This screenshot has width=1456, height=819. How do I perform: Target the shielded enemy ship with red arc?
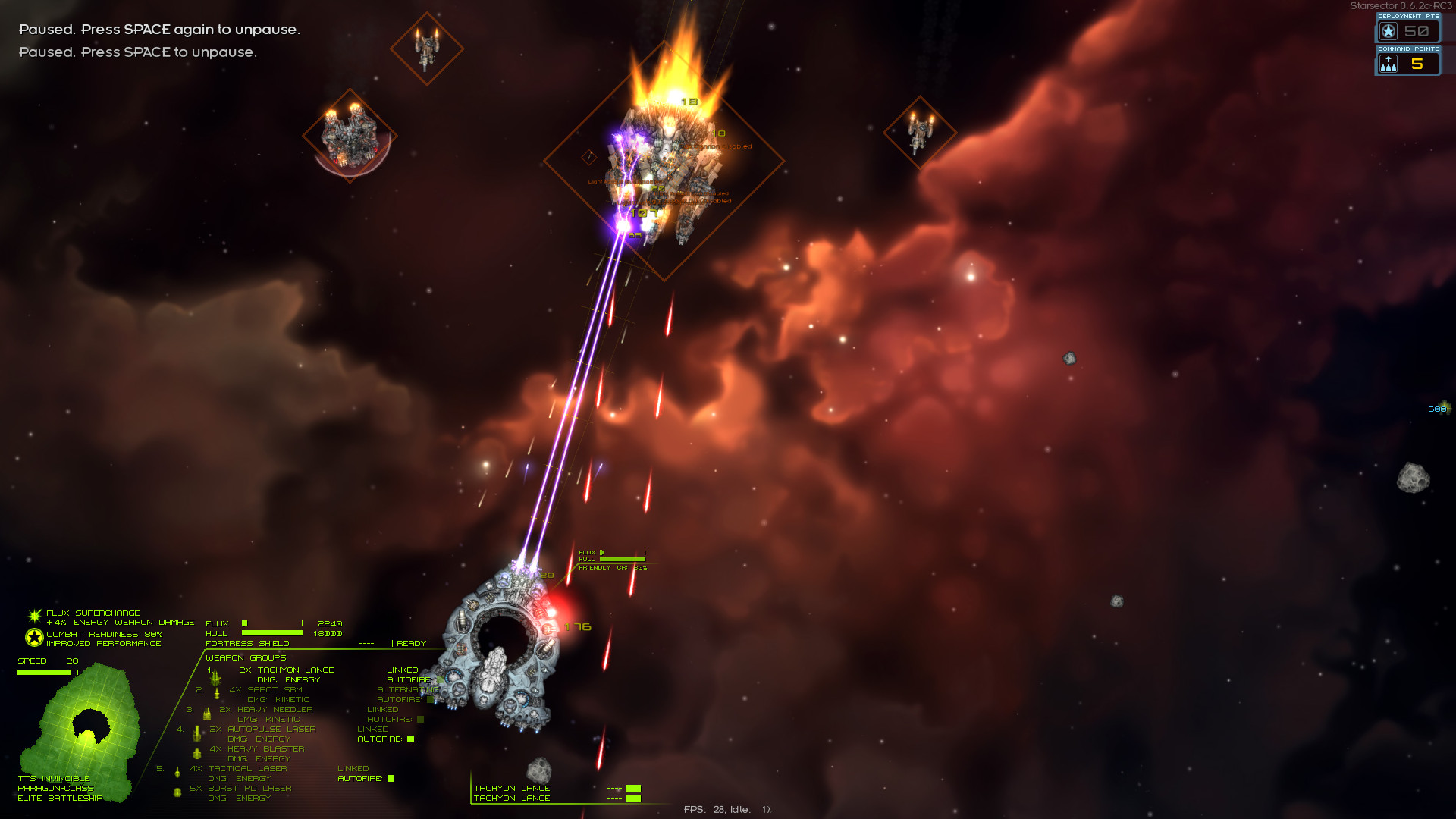click(350, 136)
